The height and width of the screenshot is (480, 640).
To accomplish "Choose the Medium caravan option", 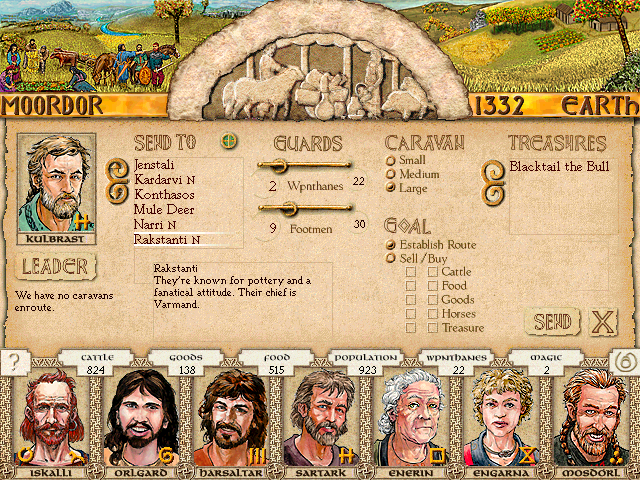I will (391, 174).
